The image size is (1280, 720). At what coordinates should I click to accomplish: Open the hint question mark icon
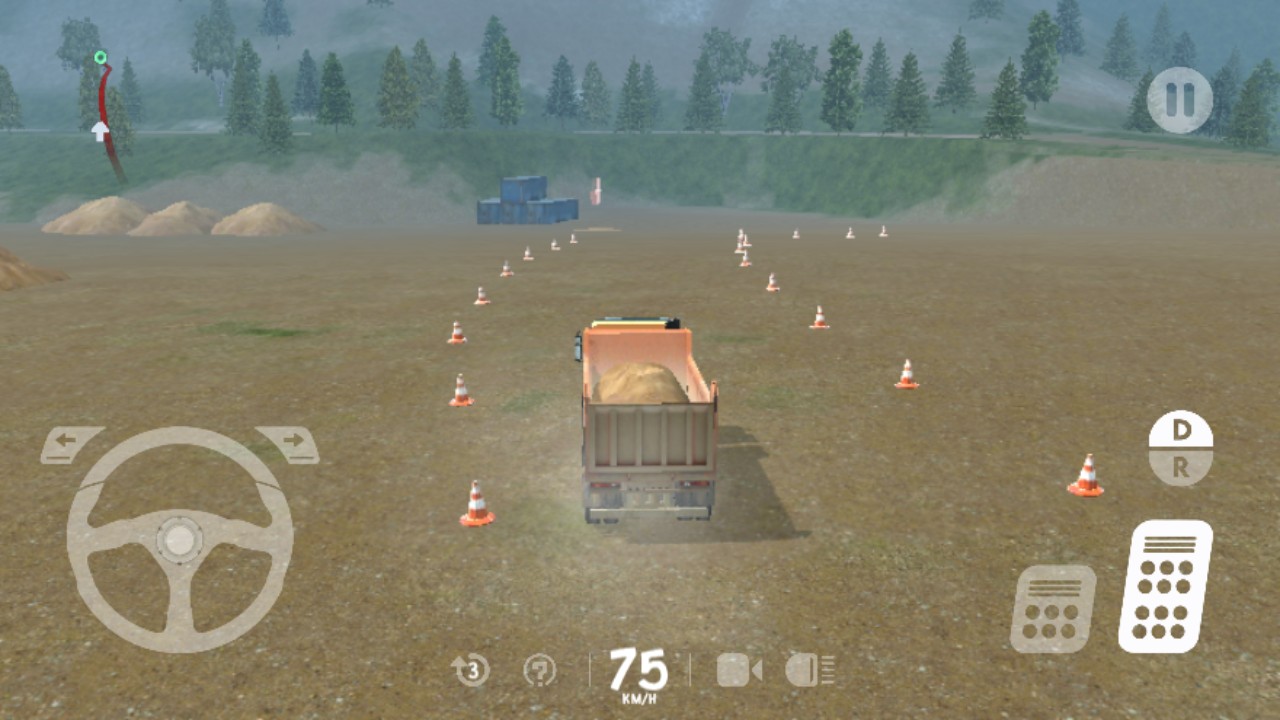coord(541,672)
